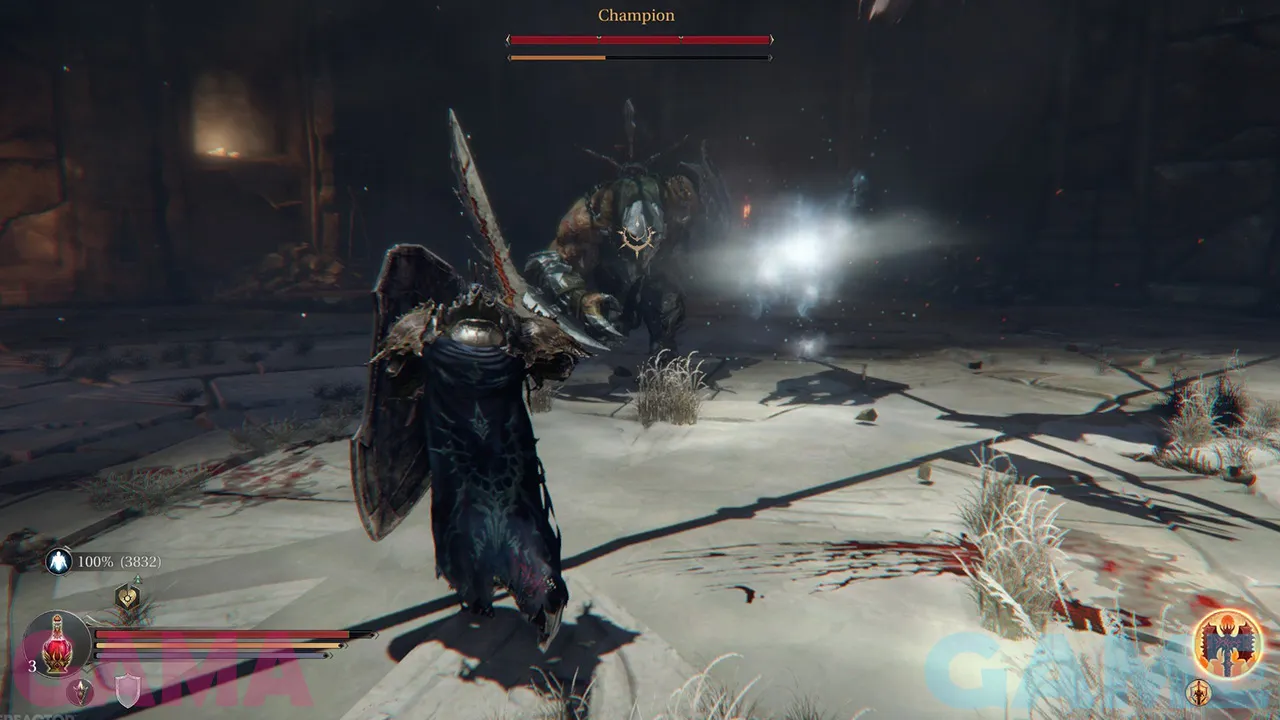Image resolution: width=1280 pixels, height=720 pixels.
Task: Use the red health potion flask
Action: (57, 643)
